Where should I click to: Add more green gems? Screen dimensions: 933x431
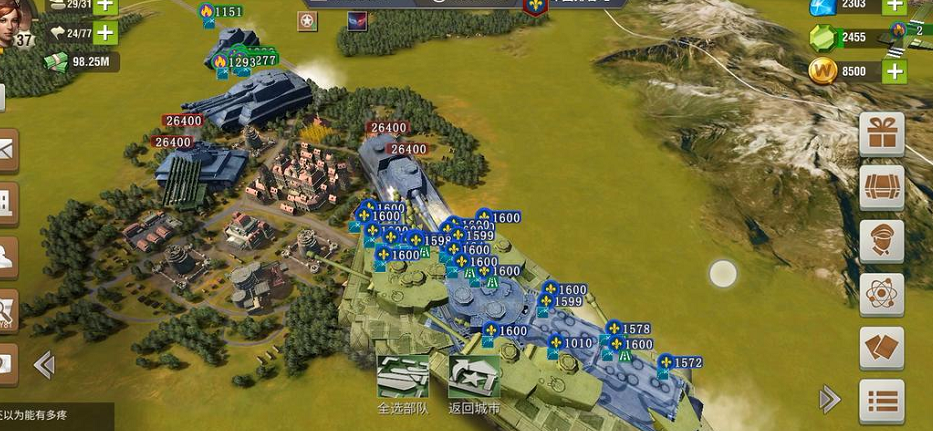(893, 37)
